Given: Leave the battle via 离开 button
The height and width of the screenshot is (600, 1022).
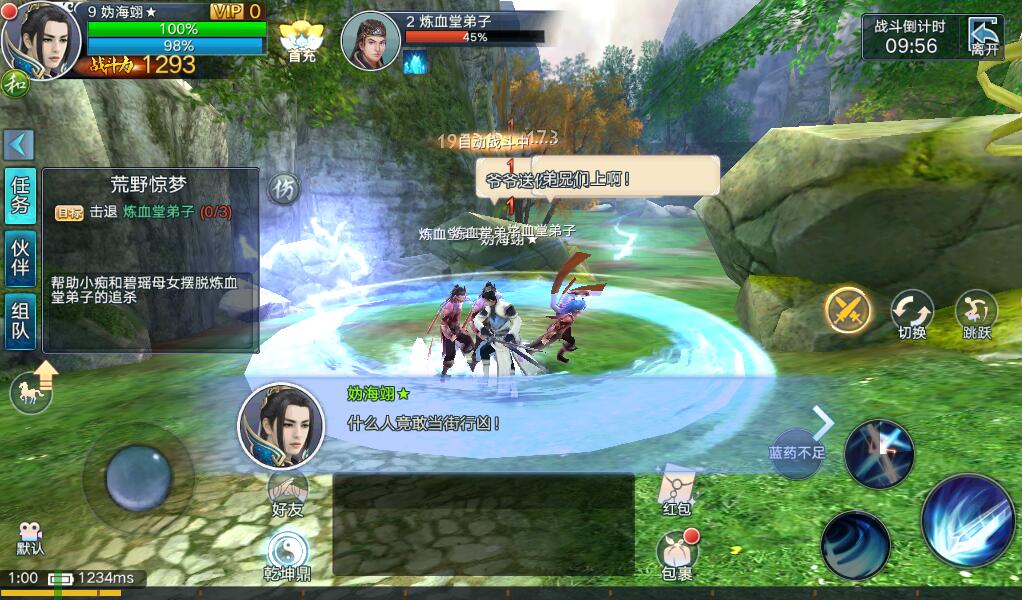Looking at the screenshot, I should 984,37.
